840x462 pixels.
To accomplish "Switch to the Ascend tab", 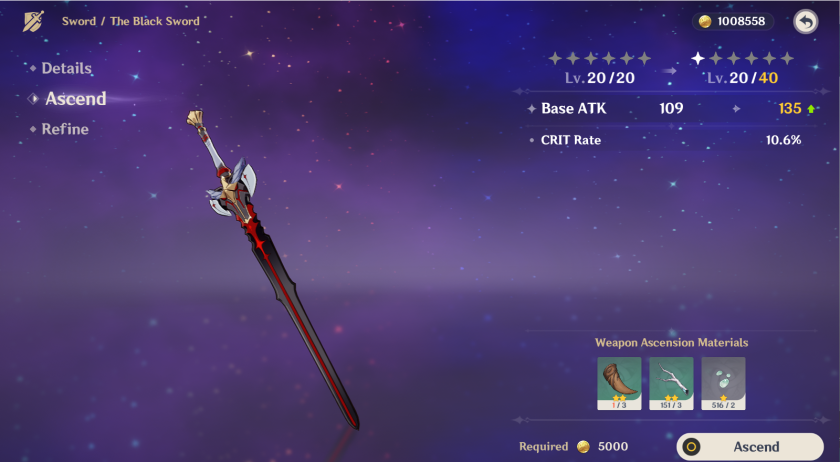I will [x=75, y=99].
